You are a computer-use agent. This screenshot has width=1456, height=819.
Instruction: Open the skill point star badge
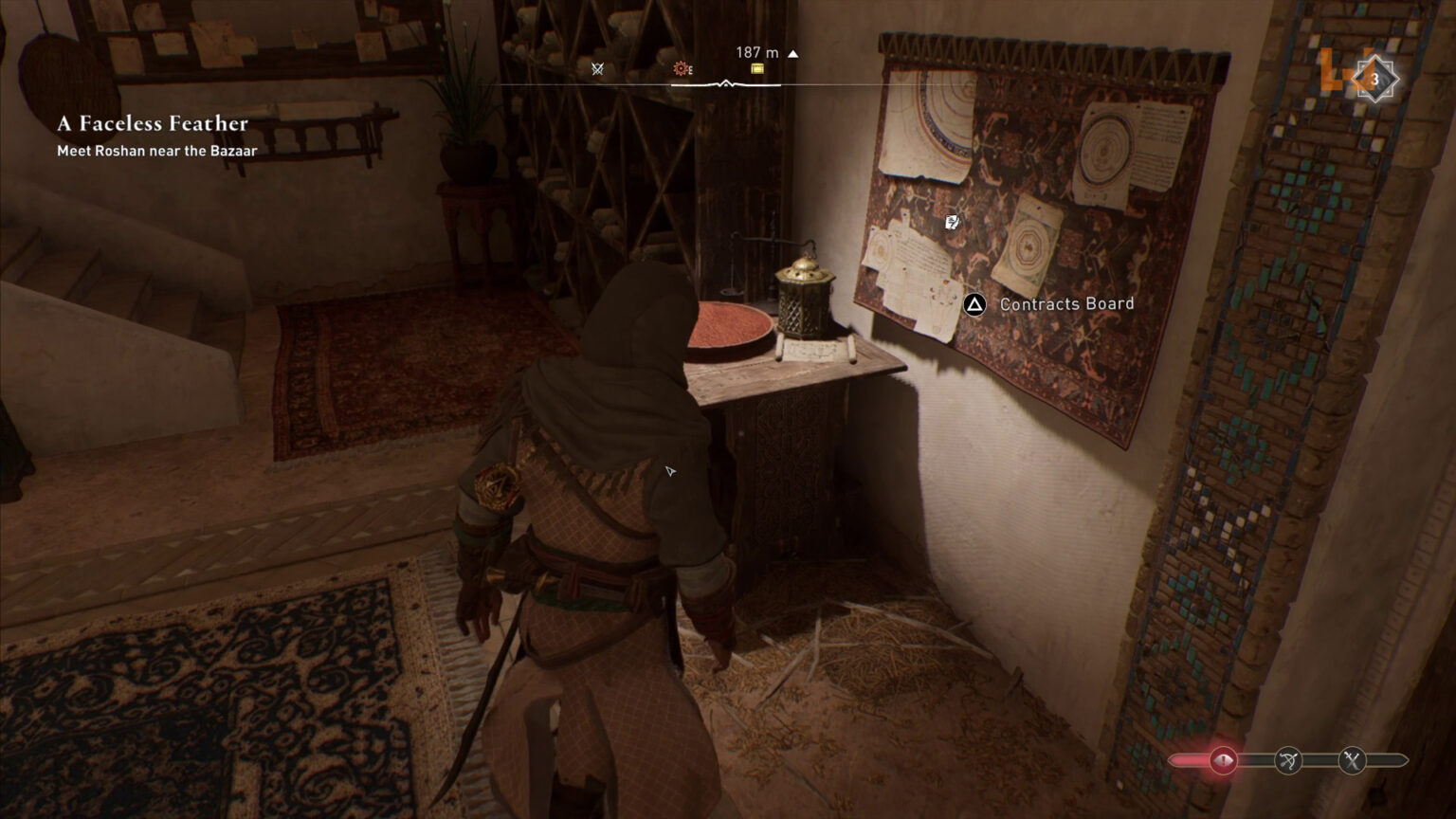coord(1374,80)
